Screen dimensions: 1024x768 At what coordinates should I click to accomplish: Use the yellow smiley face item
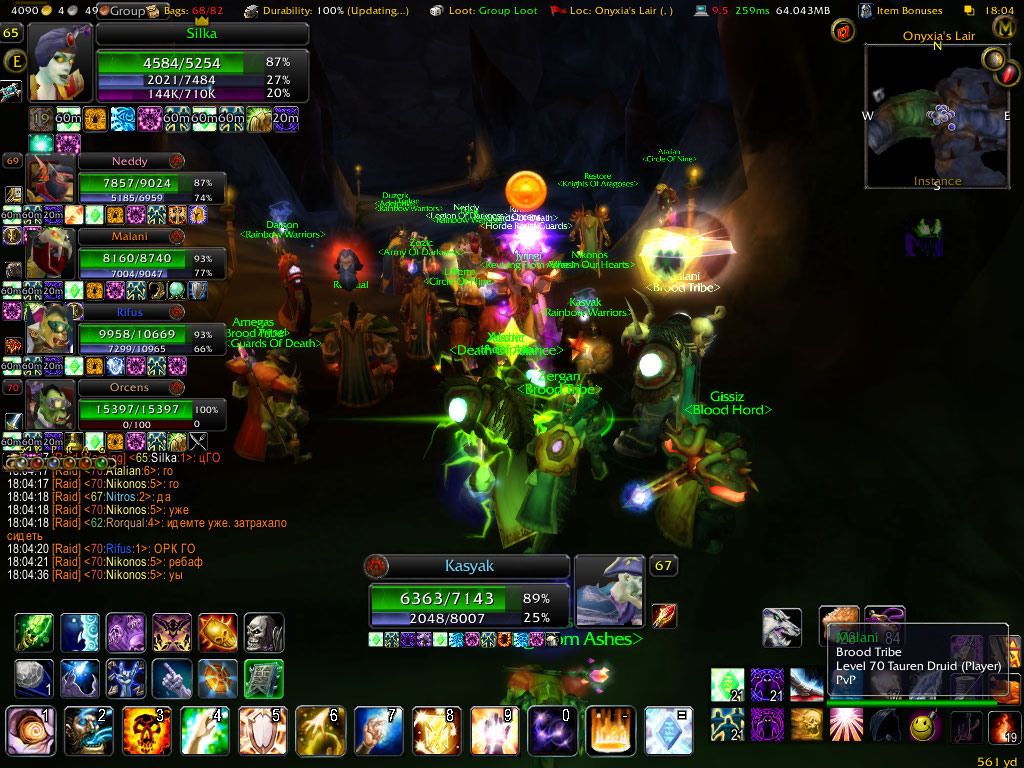coord(926,726)
